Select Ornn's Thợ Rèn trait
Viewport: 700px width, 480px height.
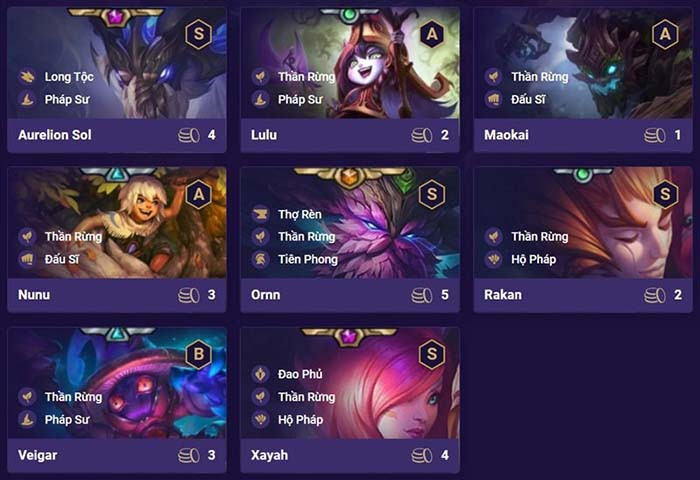(295, 214)
